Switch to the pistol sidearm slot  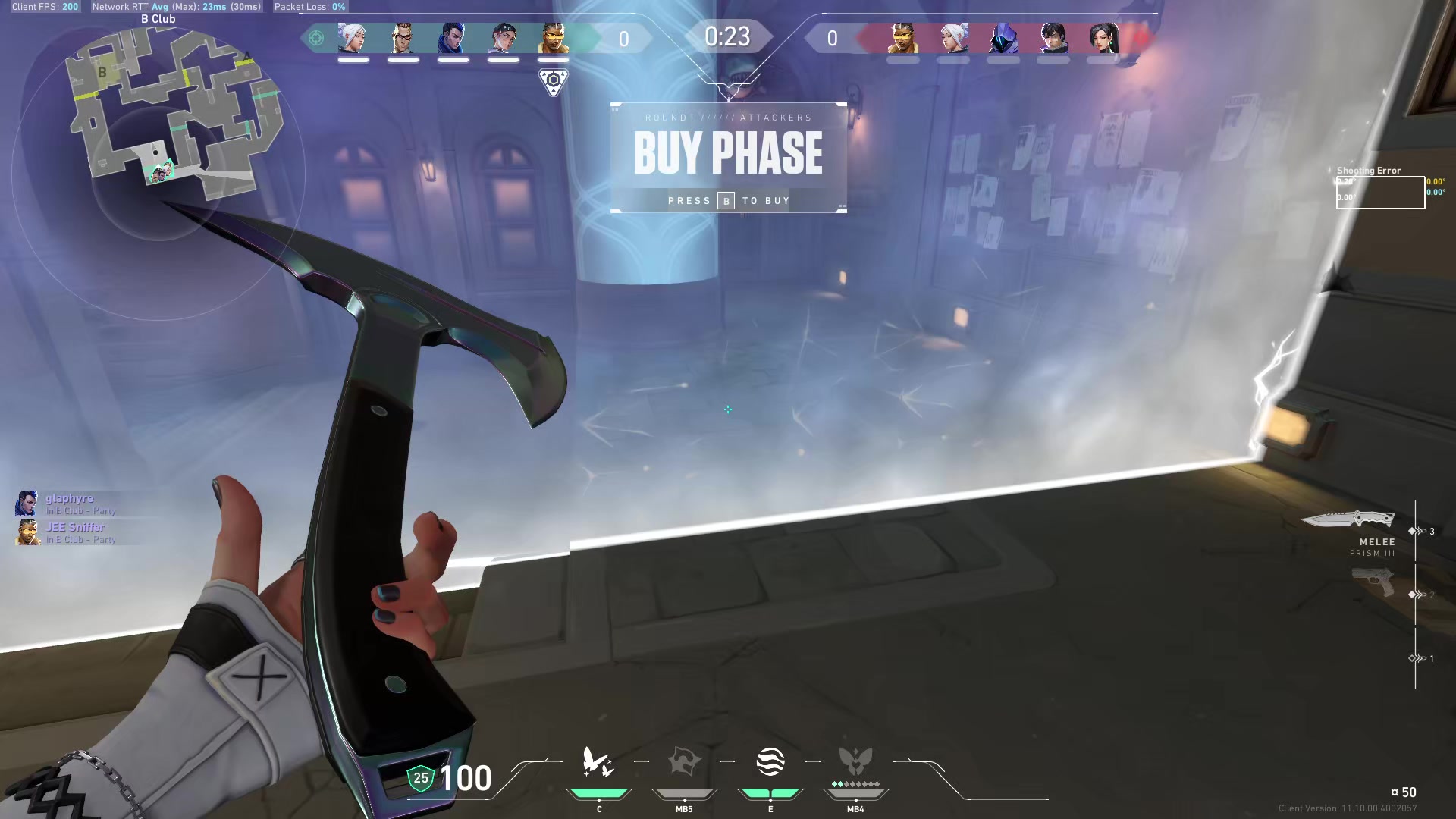[x=1373, y=584]
